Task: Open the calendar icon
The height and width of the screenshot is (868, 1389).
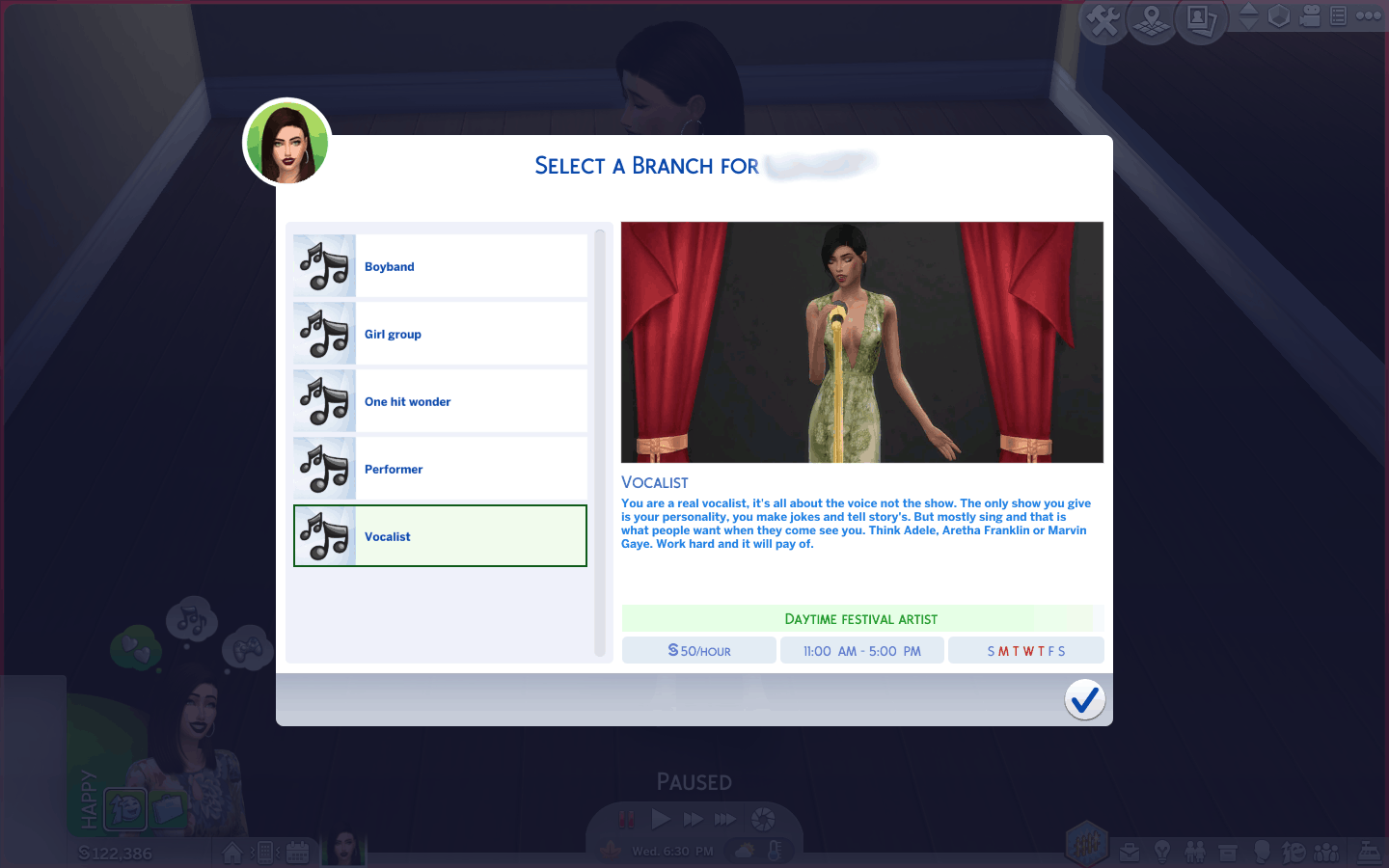Action: pos(297,853)
